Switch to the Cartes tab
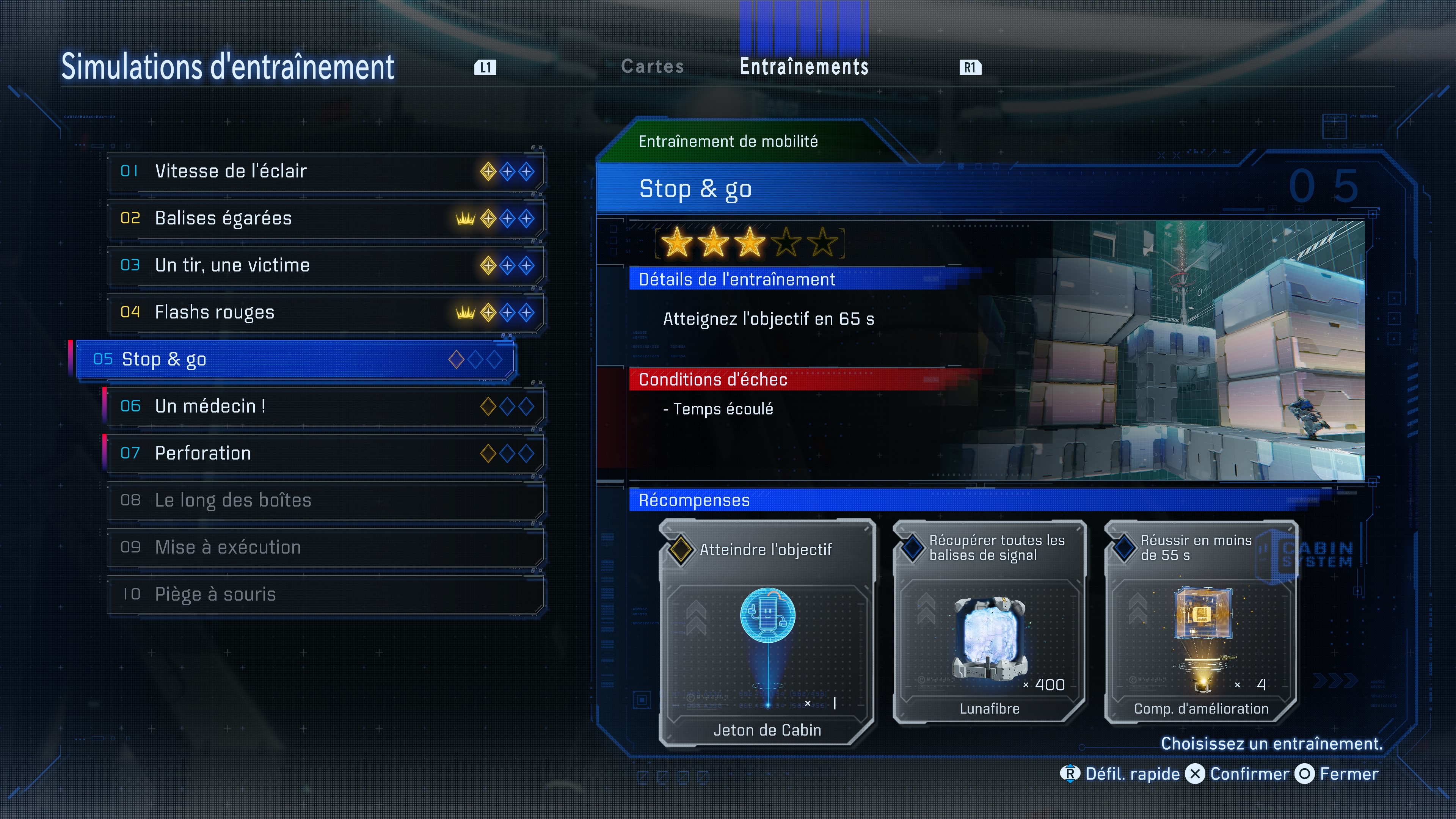This screenshot has height=819, width=1456. (x=652, y=67)
